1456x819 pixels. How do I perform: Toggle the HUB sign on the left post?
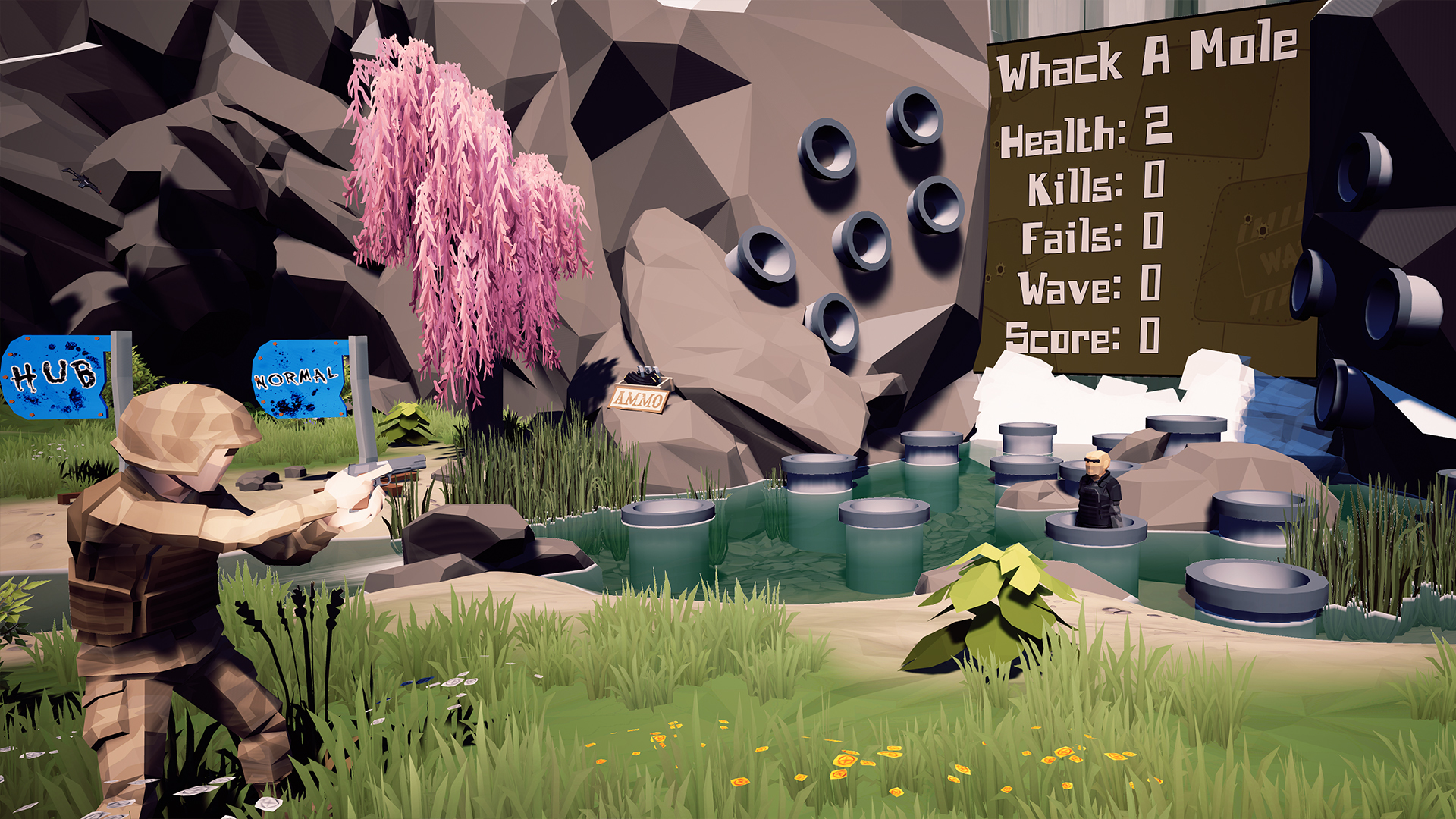pos(53,375)
